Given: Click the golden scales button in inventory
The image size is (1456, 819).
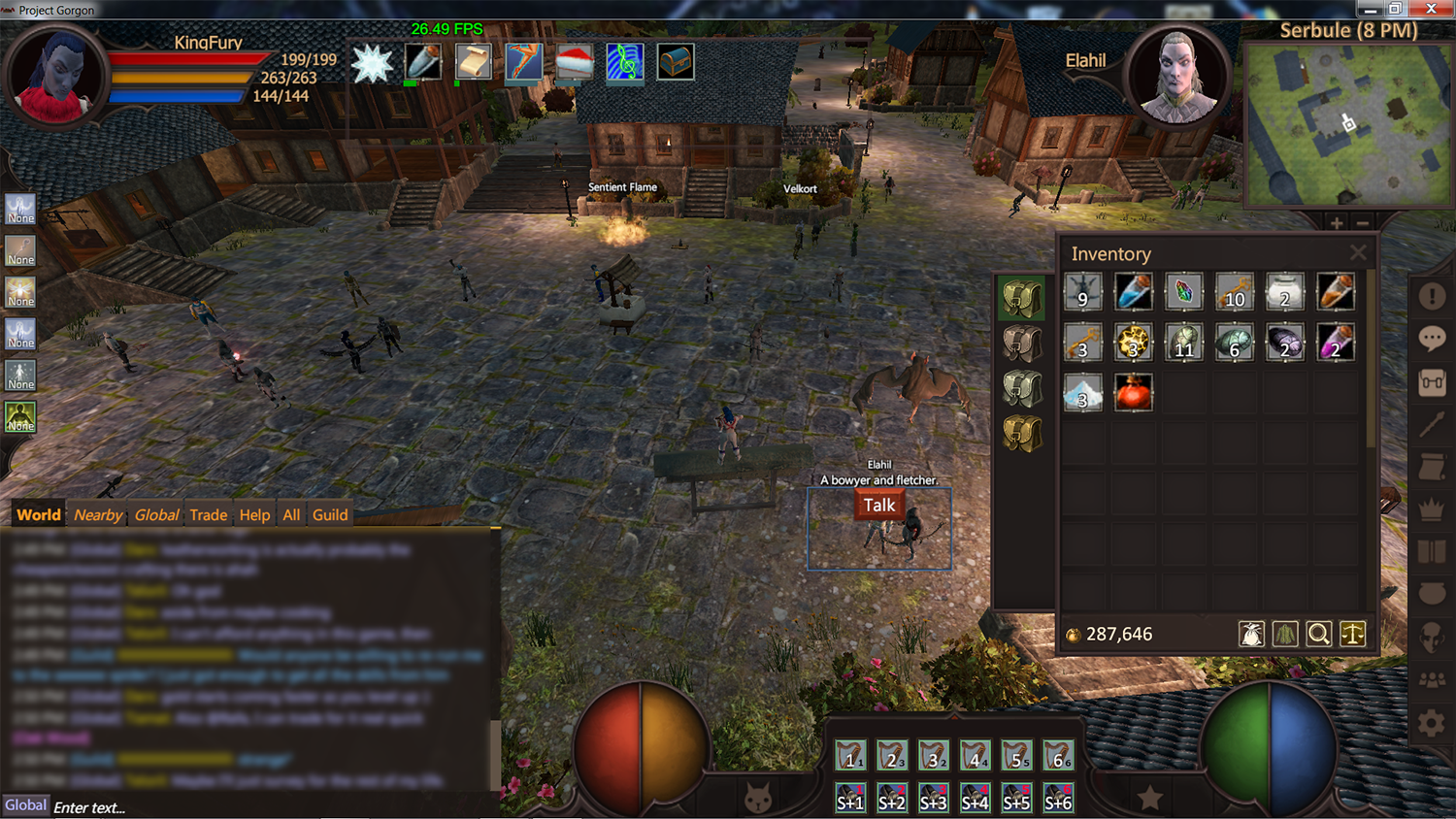Looking at the screenshot, I should (x=1352, y=635).
